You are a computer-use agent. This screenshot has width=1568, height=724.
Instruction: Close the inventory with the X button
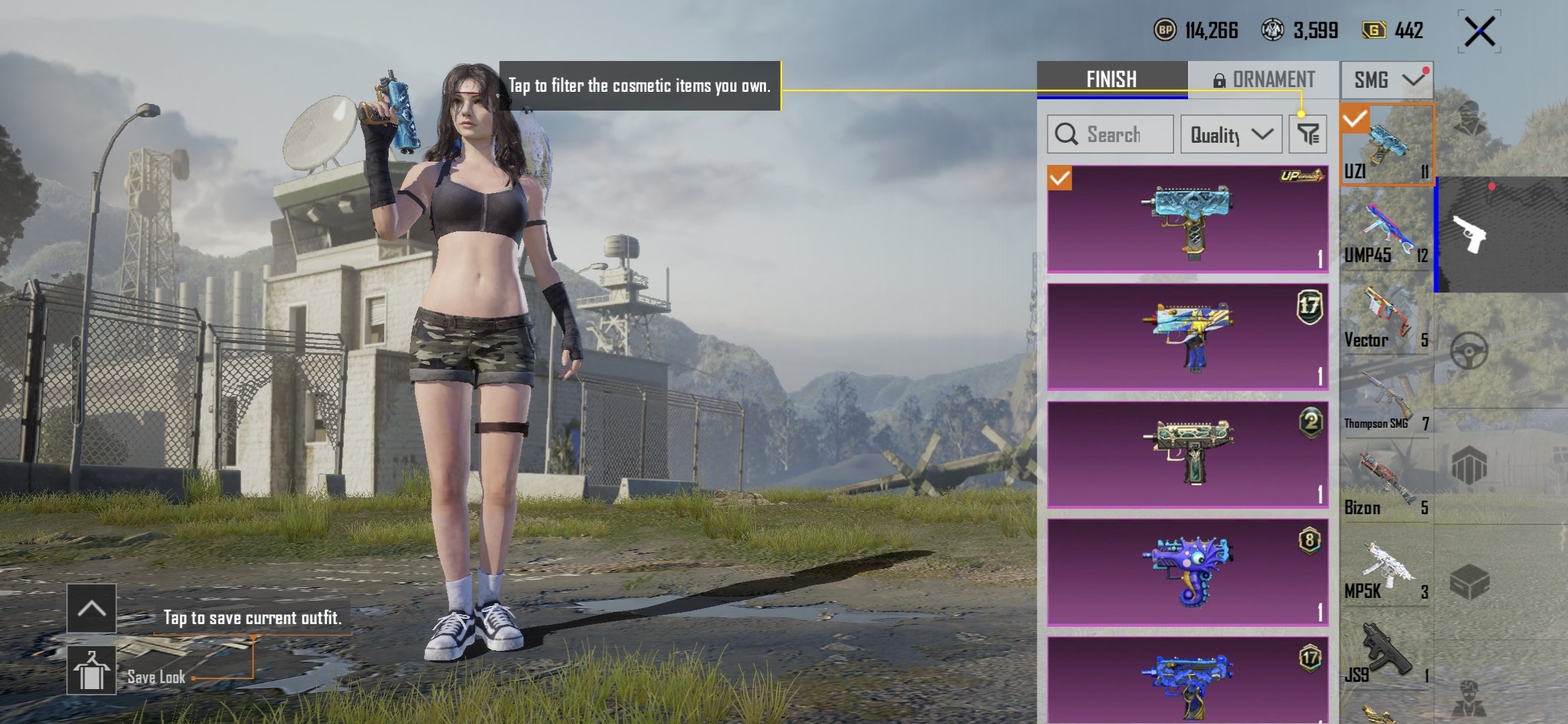[1480, 32]
